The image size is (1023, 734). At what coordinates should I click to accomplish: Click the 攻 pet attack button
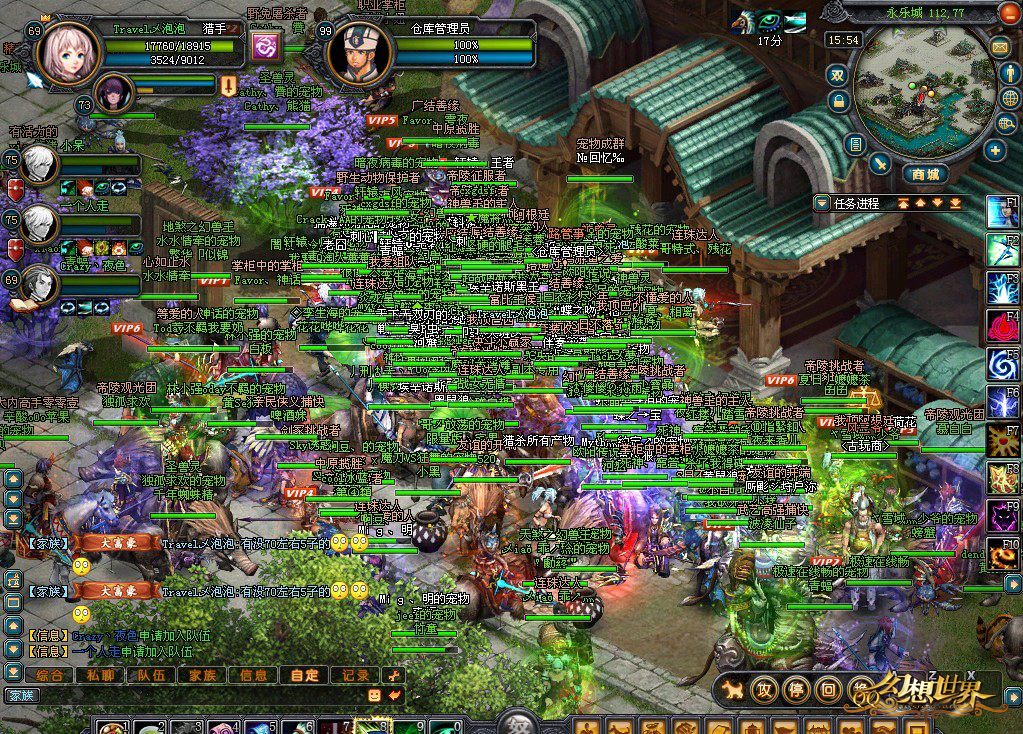coord(765,689)
